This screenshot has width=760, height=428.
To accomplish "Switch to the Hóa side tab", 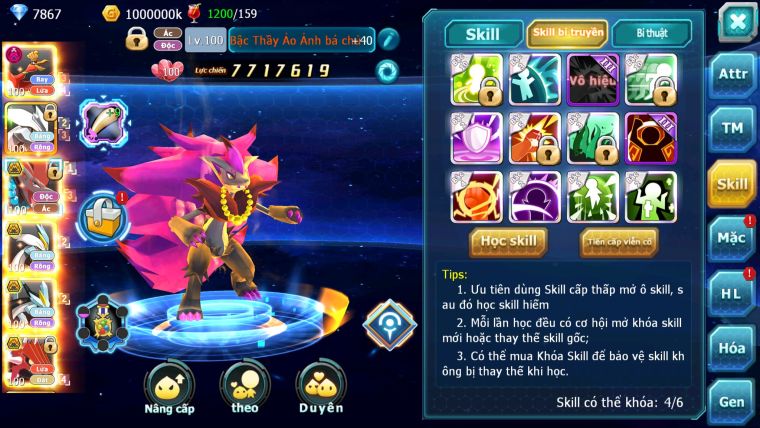I will pyautogui.click(x=733, y=347).
